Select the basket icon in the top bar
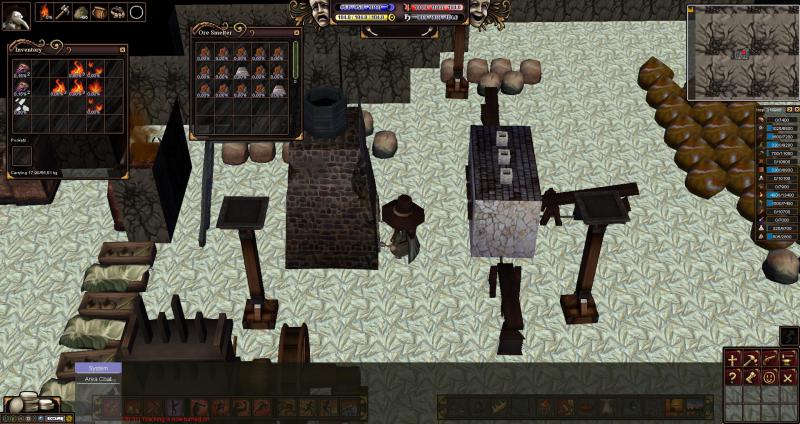This screenshot has height=424, width=800. coord(99,12)
